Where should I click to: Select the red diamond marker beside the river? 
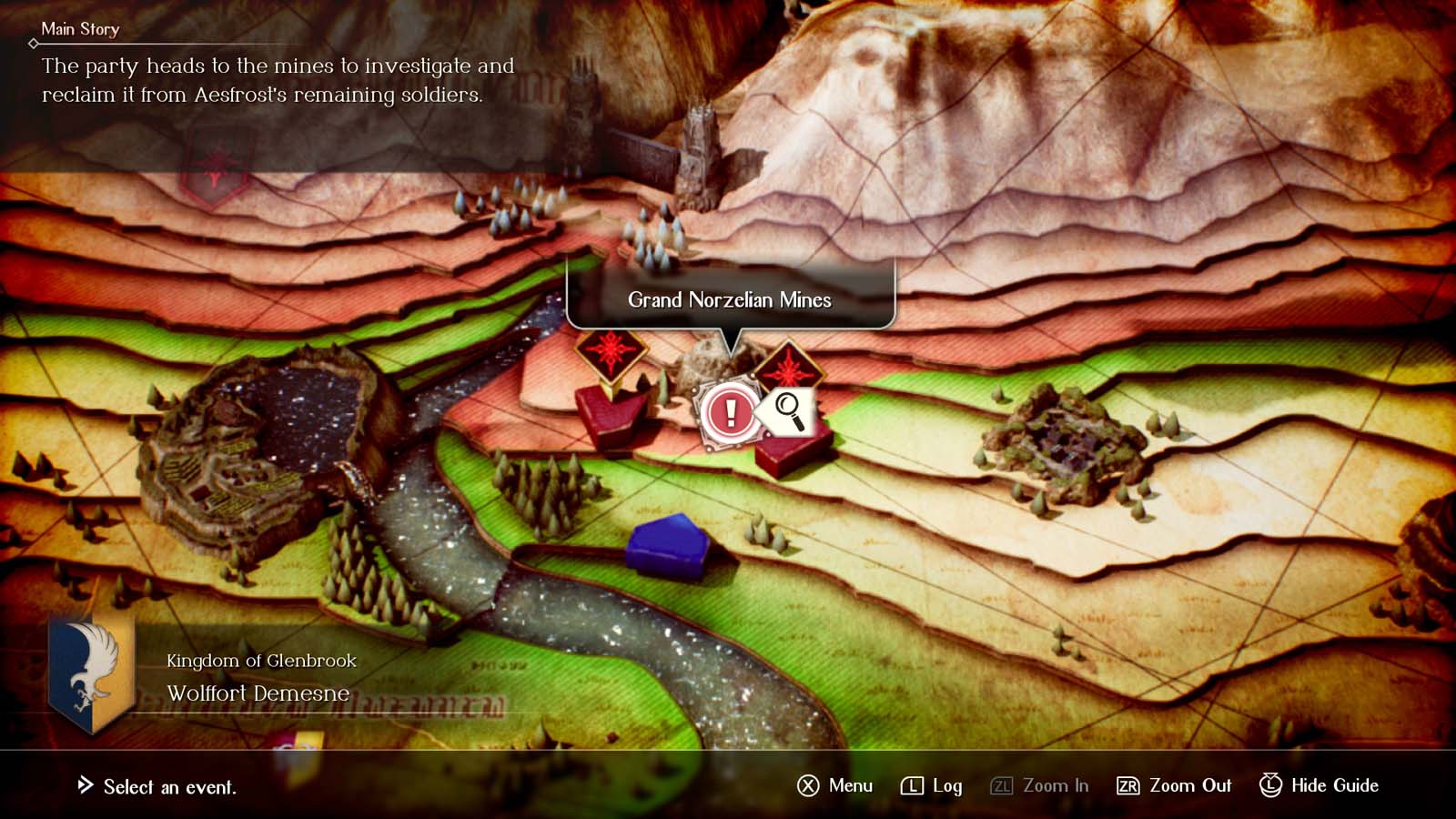(x=611, y=351)
